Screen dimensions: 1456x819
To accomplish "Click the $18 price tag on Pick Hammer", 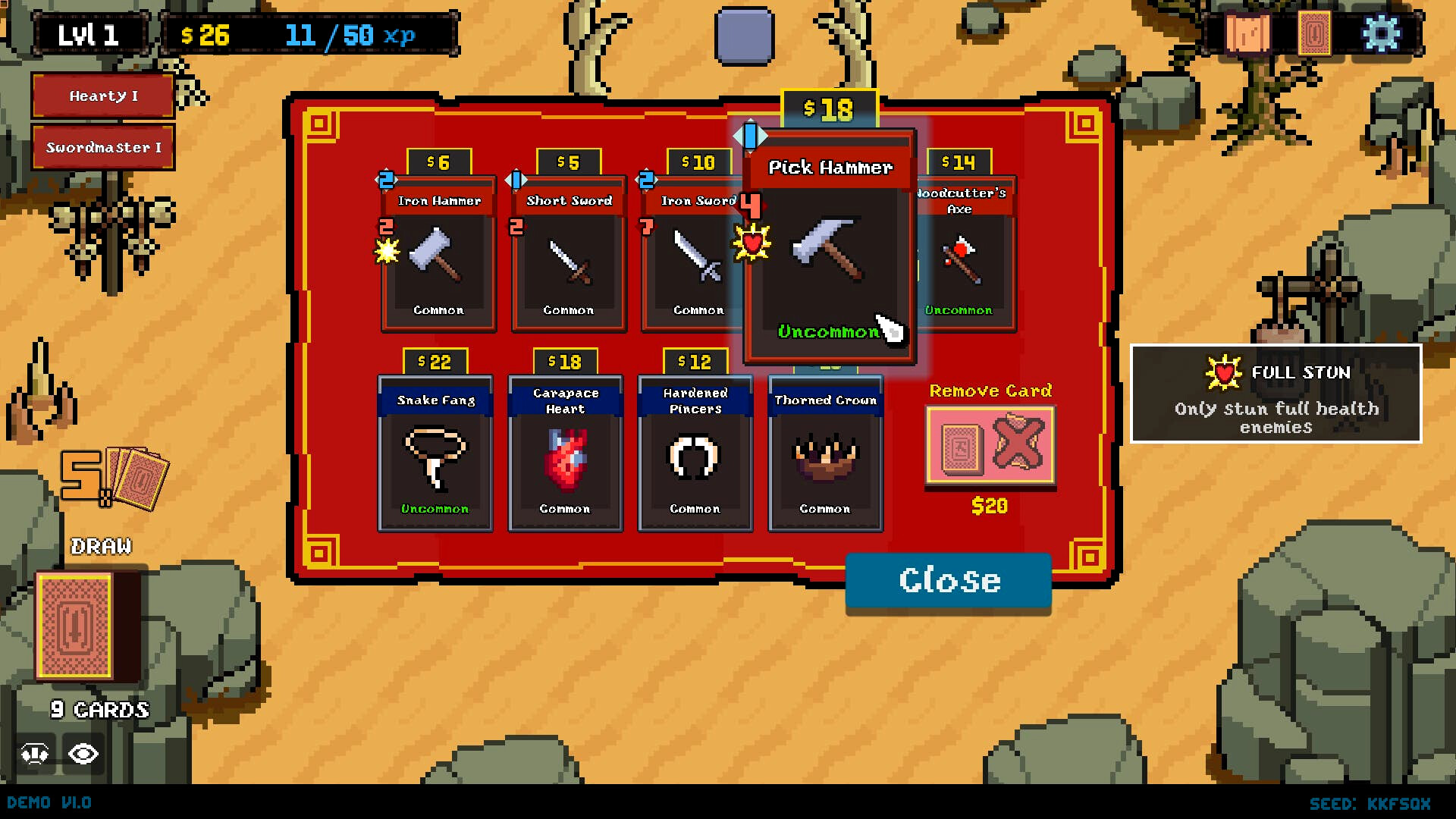I will (x=826, y=107).
